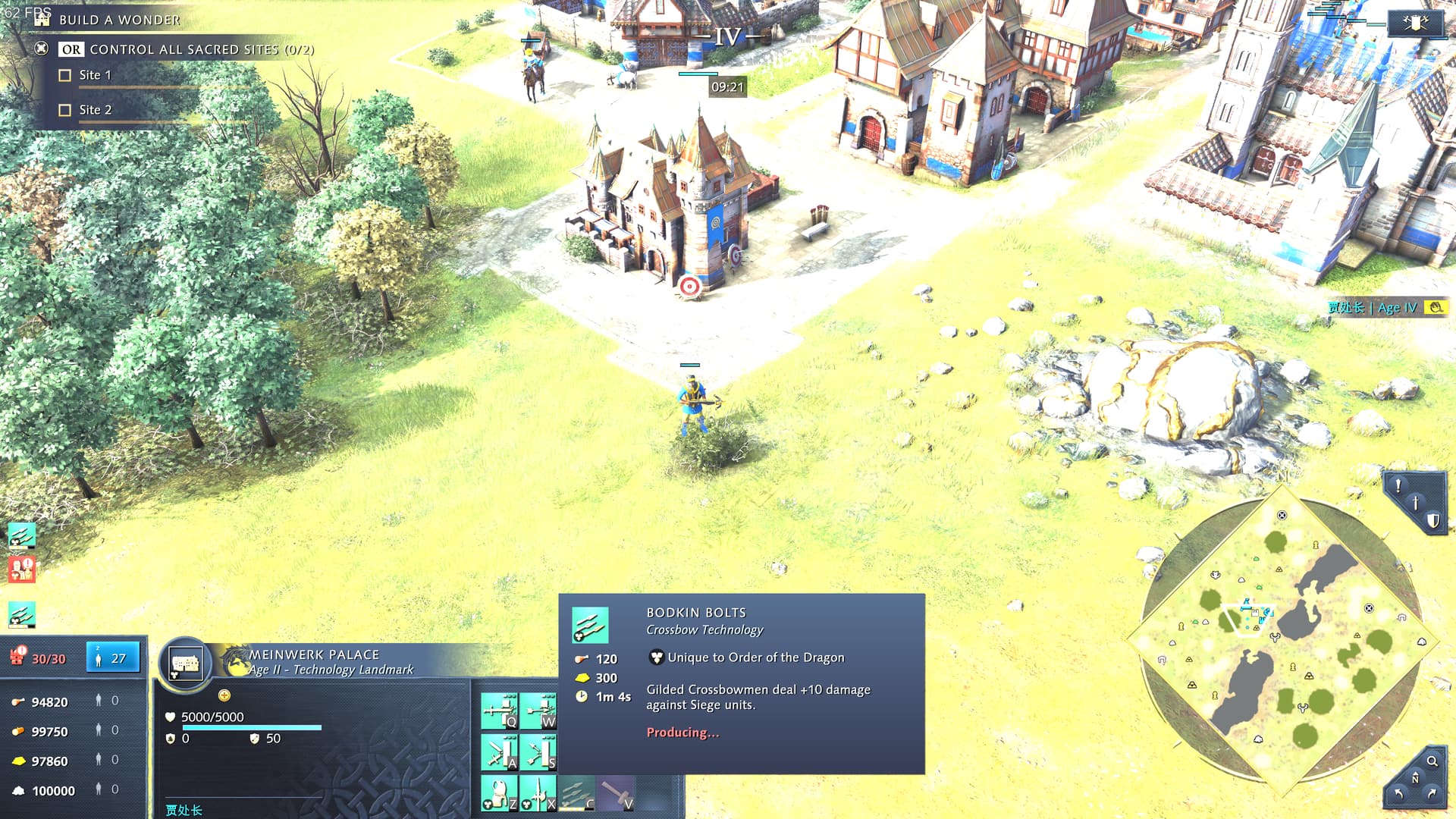Research the melee damage upgrade (Q)
Screen dimensions: 1456x819
[499, 711]
